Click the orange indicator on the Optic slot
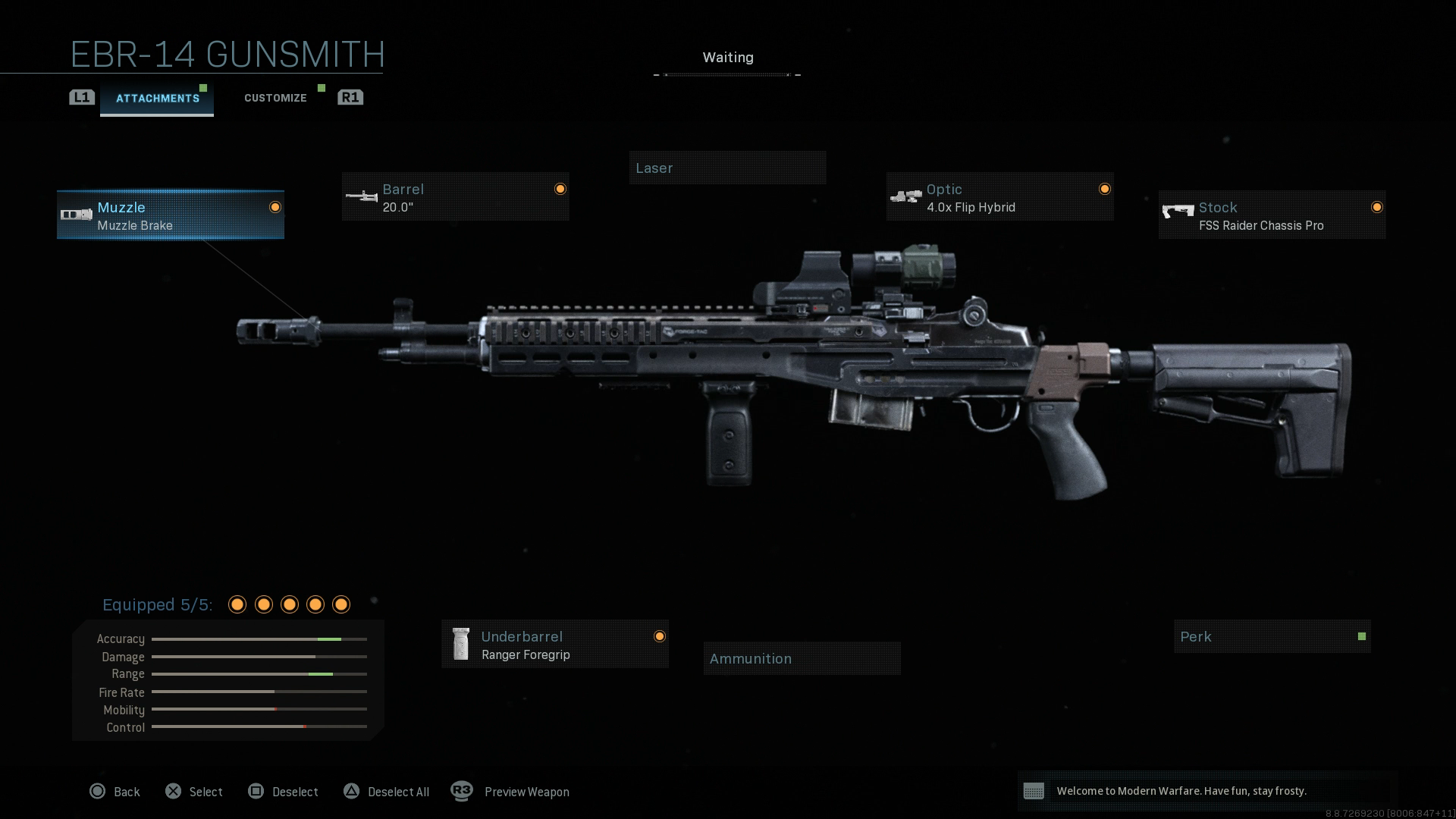The width and height of the screenshot is (1456, 819). point(1103,188)
